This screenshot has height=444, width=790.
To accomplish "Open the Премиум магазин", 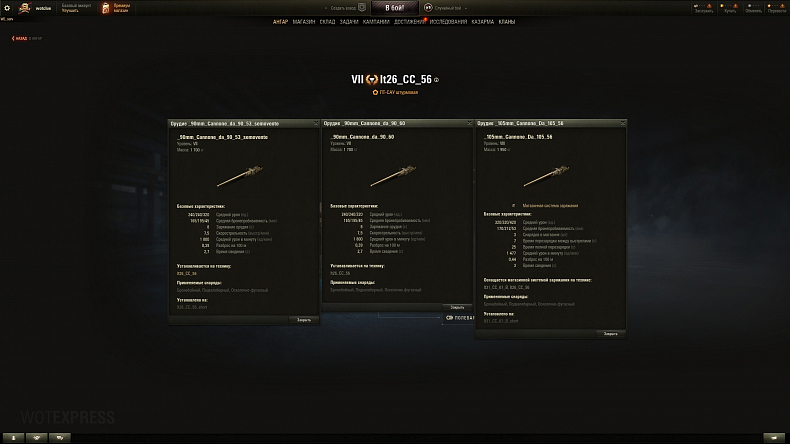I will point(114,7).
